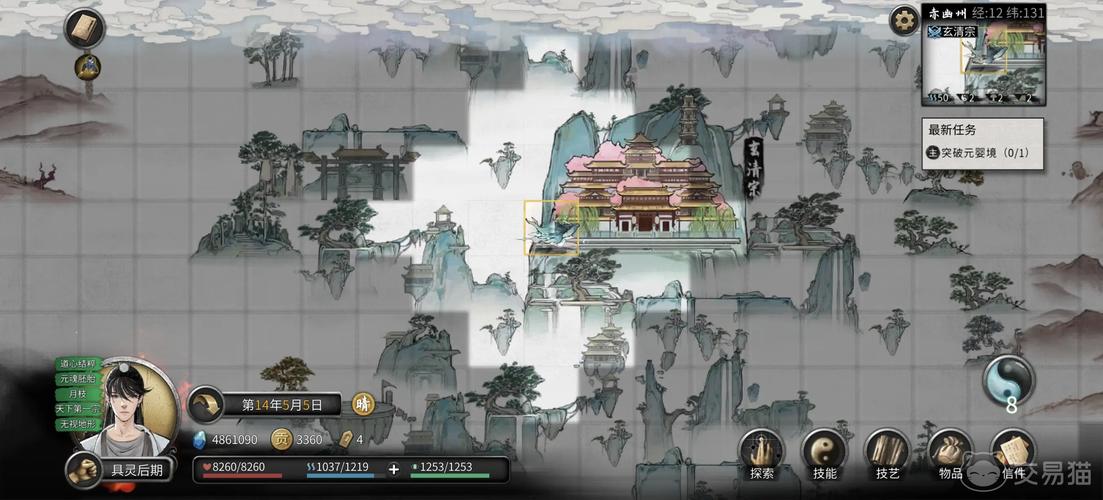
Task: Open the 技艺 crafts menu
Action: 887,453
